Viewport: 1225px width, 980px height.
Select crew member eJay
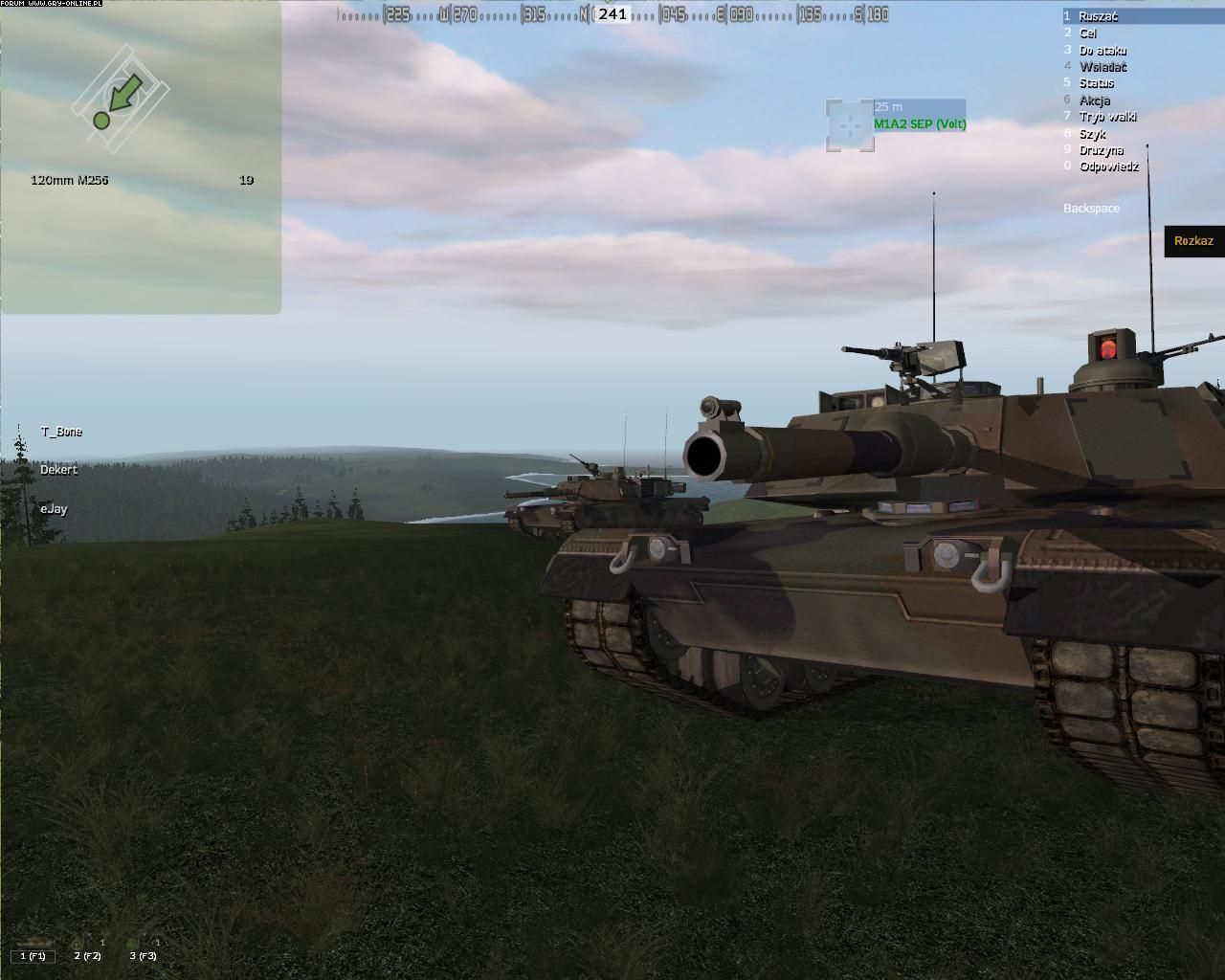coord(54,509)
